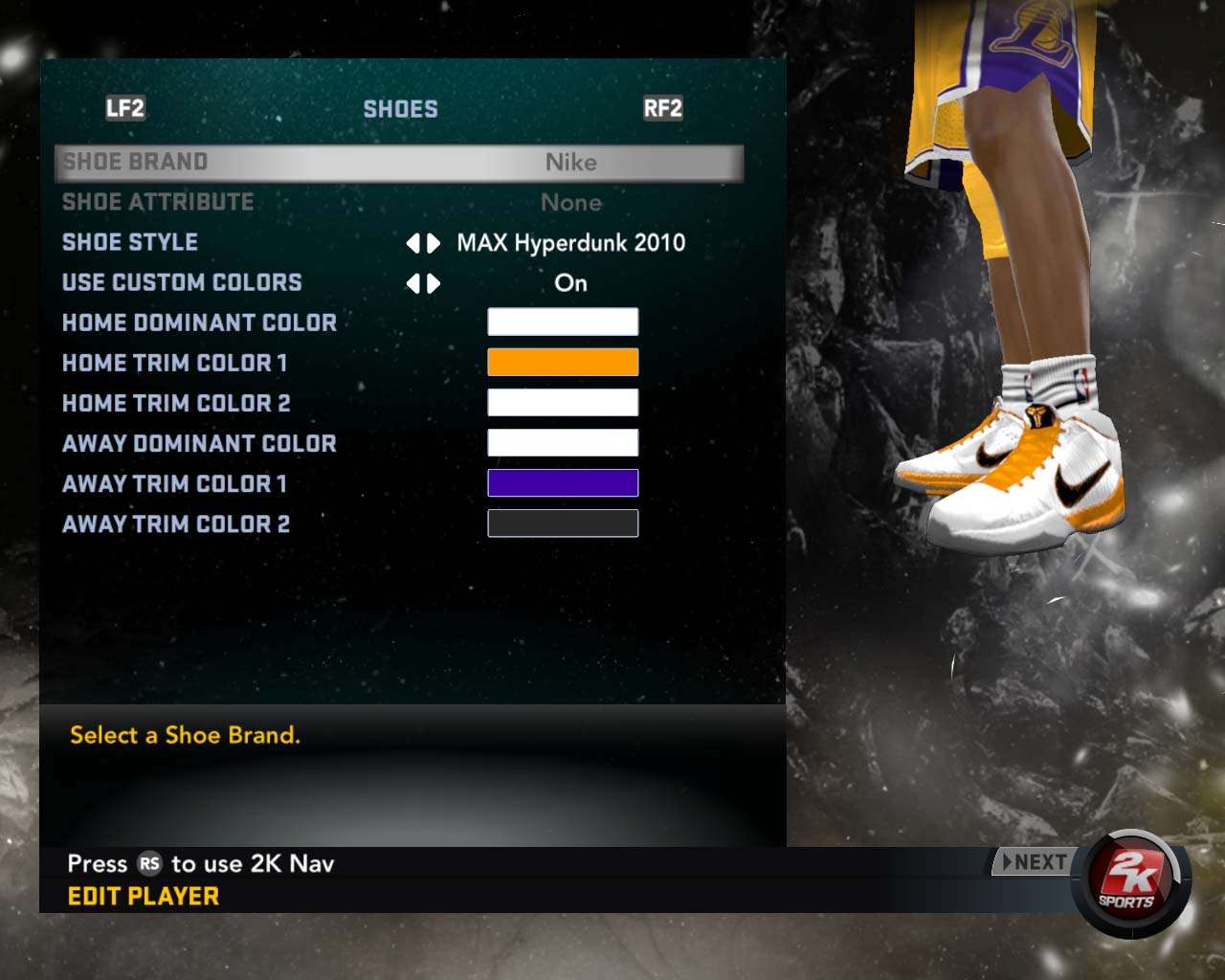Click the NEXT button

1034,862
